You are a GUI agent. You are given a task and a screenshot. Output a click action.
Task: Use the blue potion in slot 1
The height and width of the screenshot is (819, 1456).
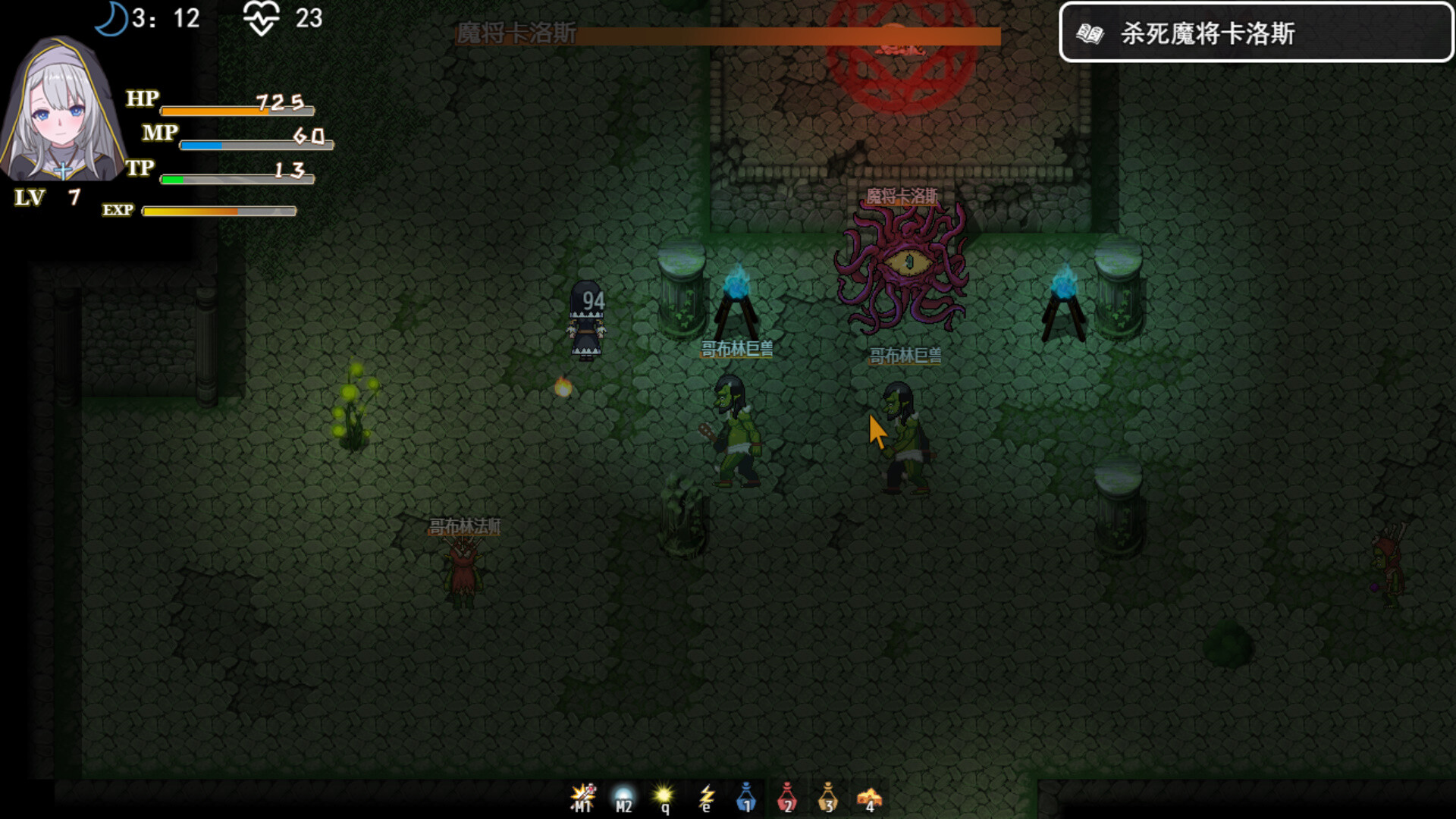click(747, 796)
